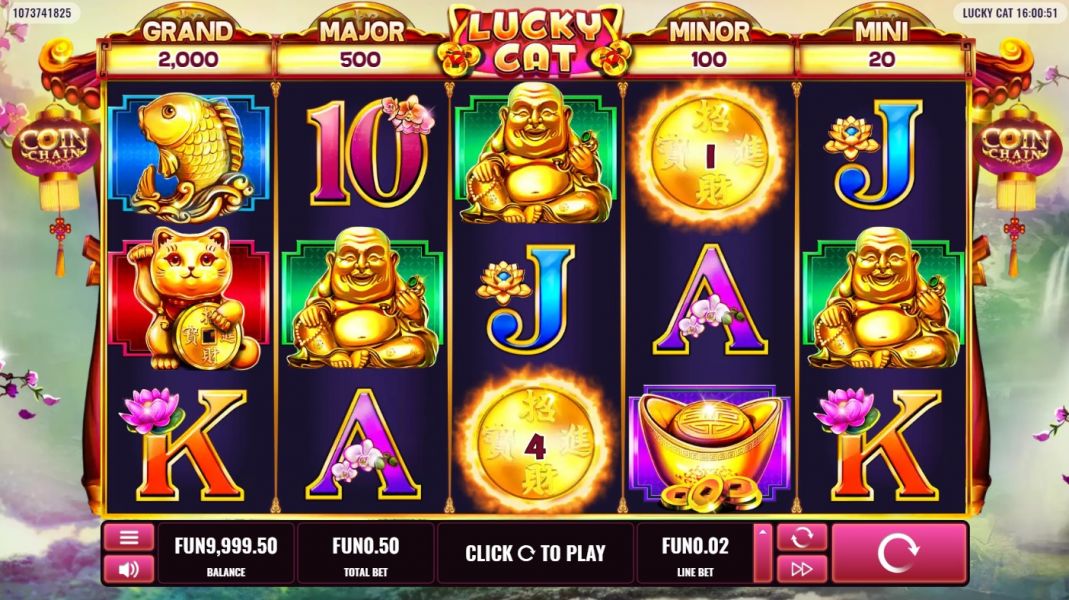Enable autoplay with the circular arrows button
Viewport: 1069px width, 600px height.
[801, 538]
